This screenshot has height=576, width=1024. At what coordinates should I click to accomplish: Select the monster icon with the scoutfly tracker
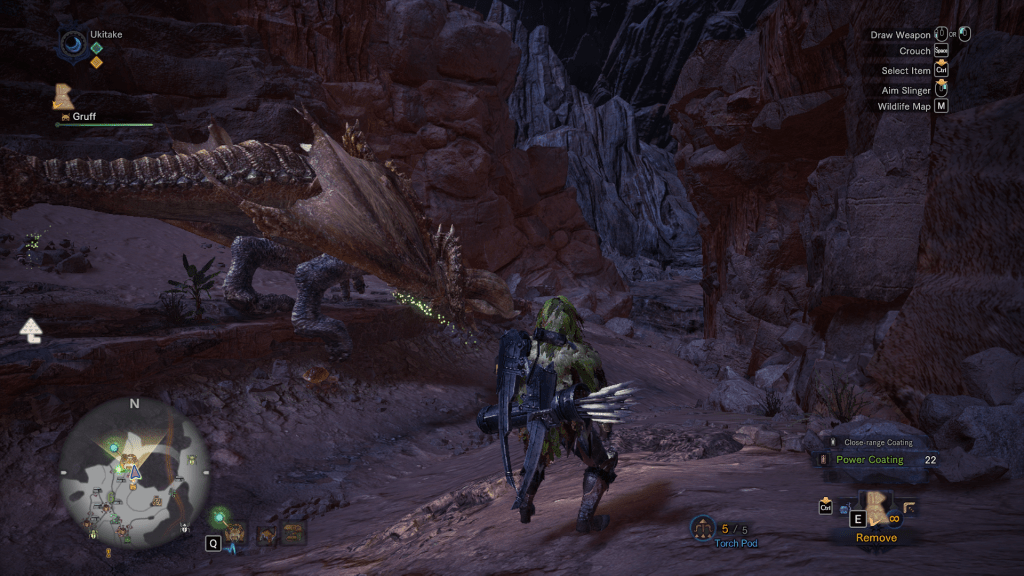[234, 533]
